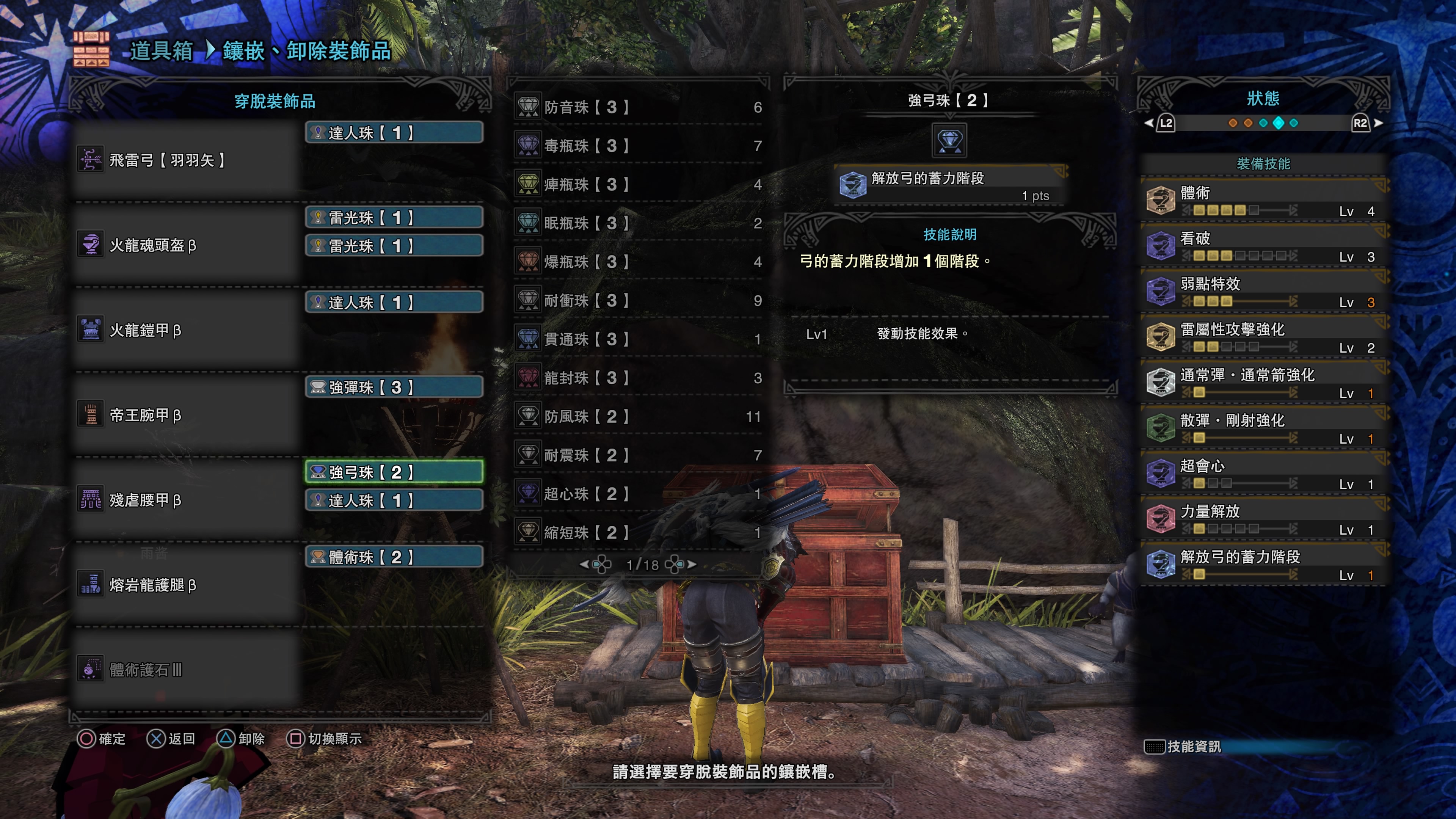
Task: Select 爆瓶珠【3】 decoration entry
Action: click(x=639, y=262)
